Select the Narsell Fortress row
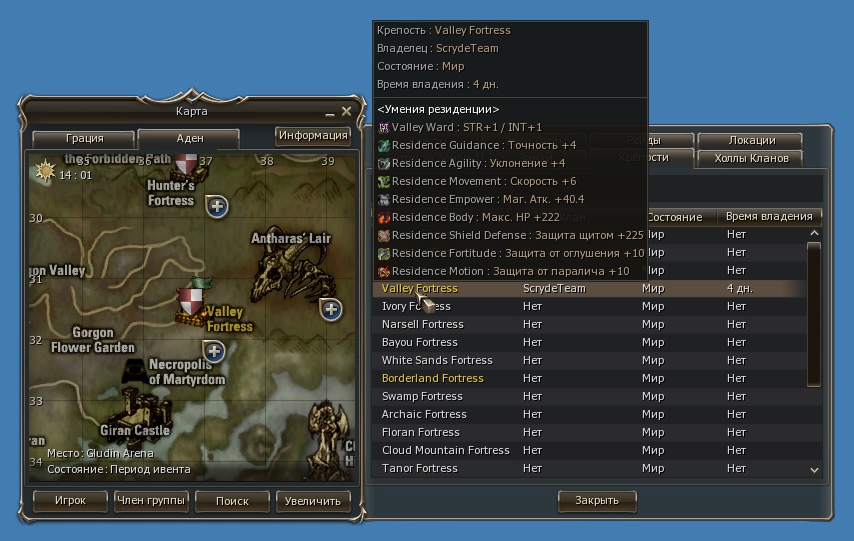854x541 pixels. (423, 324)
